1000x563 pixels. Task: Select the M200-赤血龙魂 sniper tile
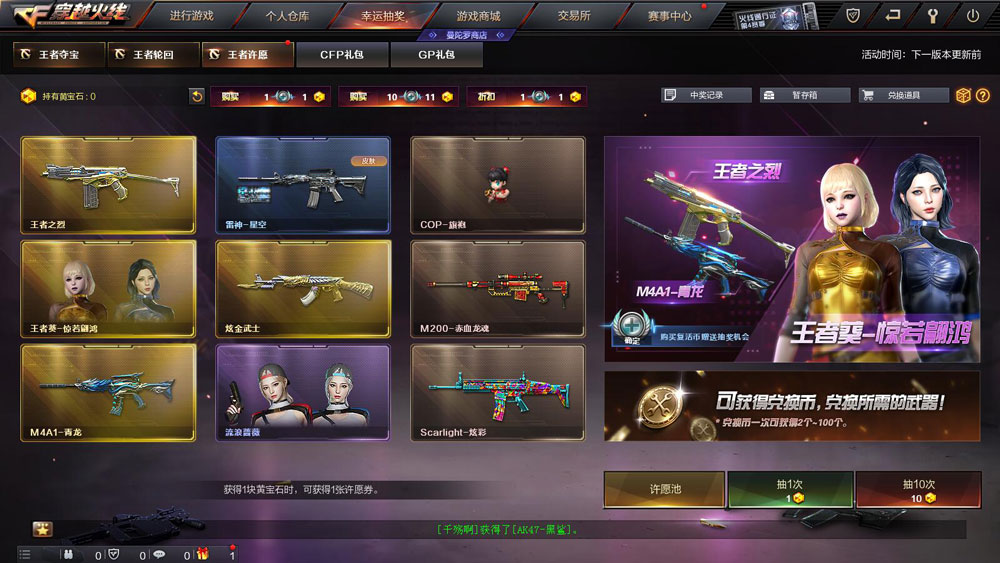point(497,288)
